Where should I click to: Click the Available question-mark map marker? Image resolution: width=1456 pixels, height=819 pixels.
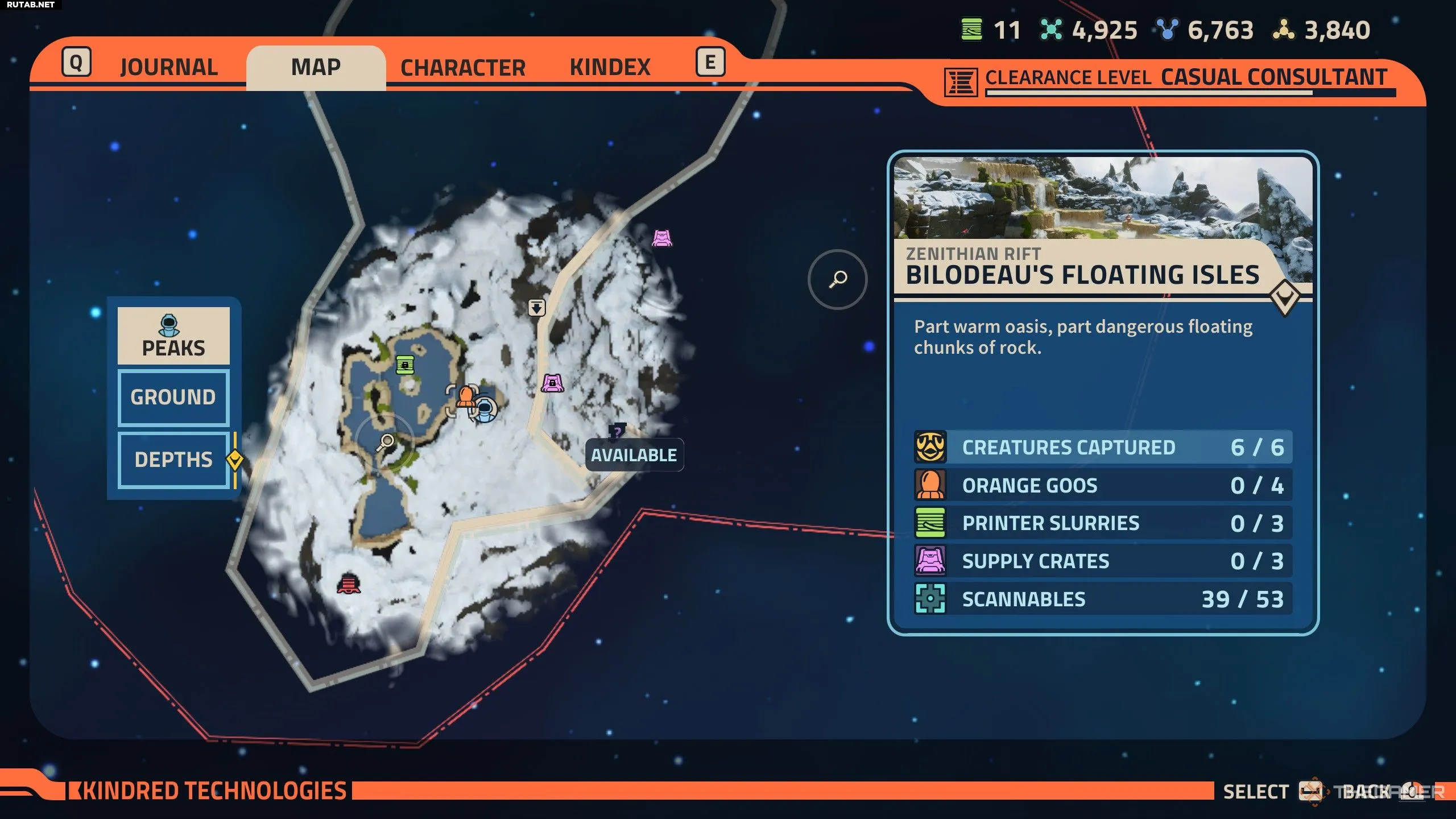(x=617, y=432)
